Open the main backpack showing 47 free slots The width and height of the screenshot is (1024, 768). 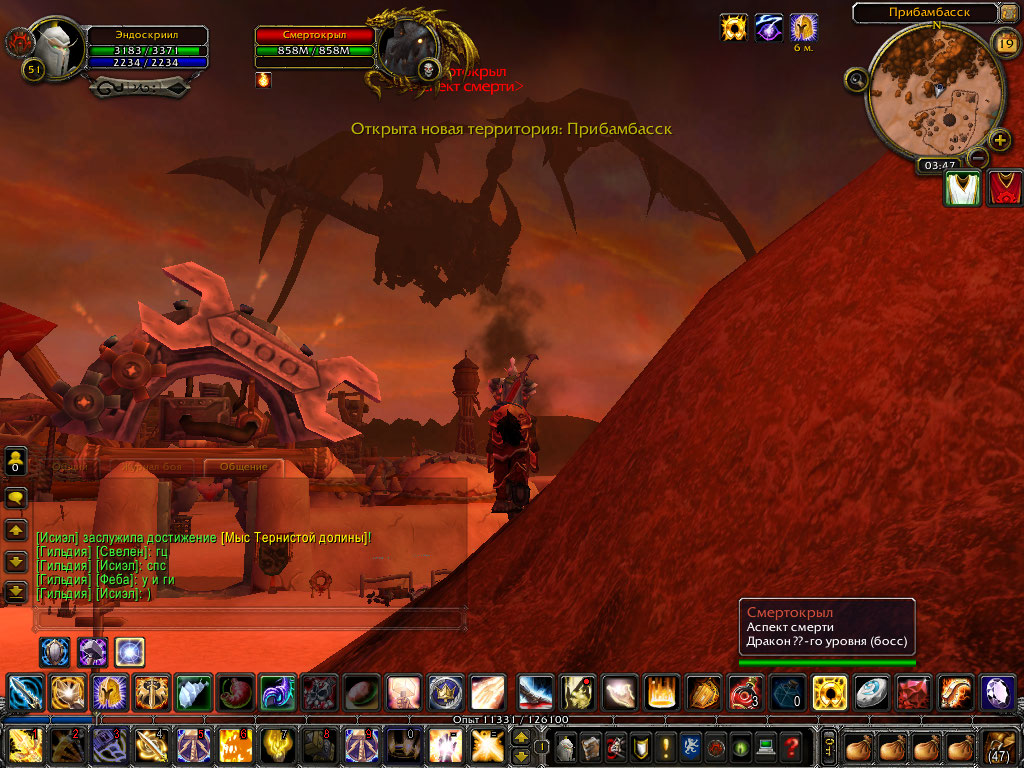[x=998, y=746]
